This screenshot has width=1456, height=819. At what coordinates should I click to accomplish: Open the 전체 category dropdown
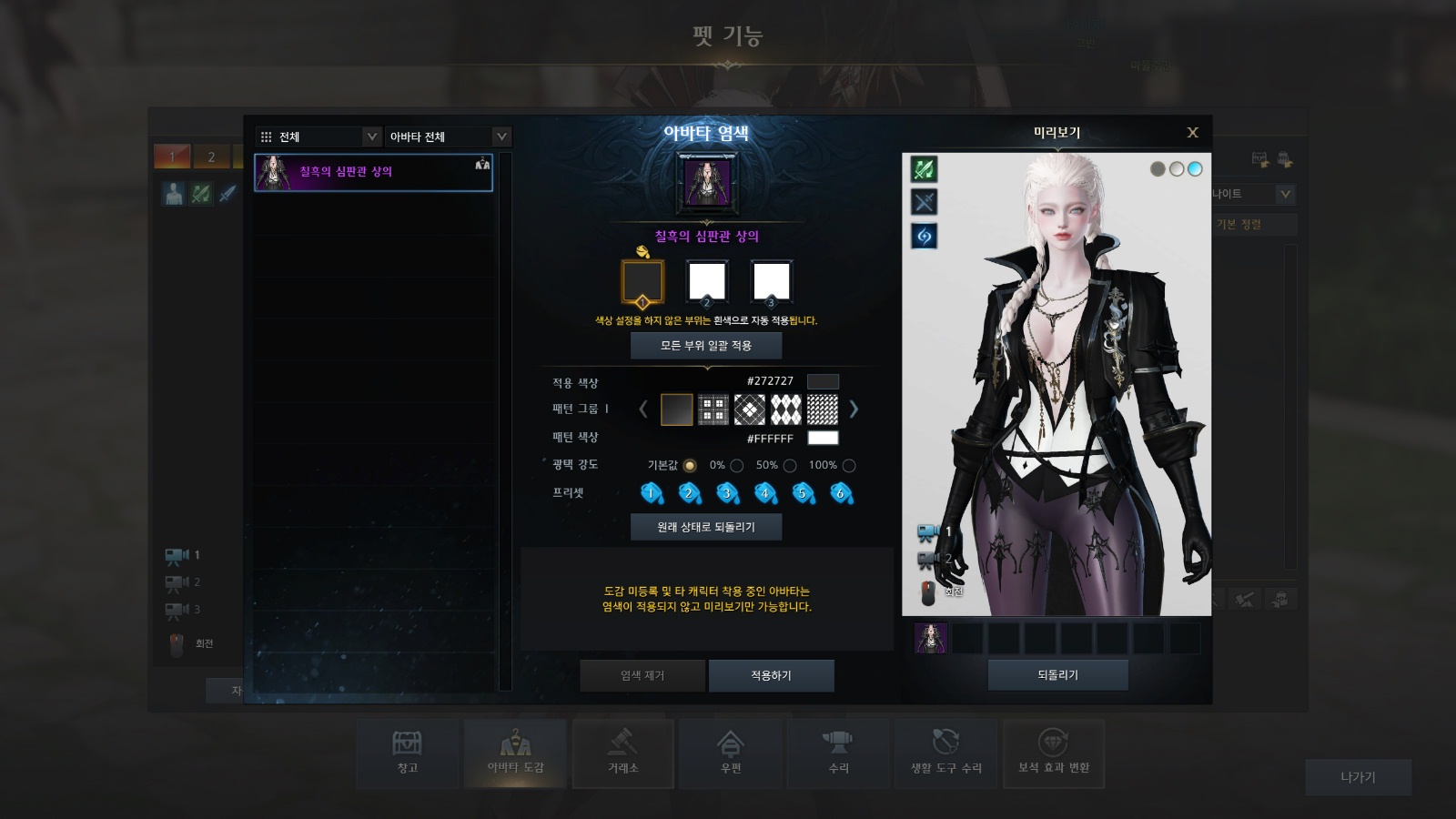318,136
